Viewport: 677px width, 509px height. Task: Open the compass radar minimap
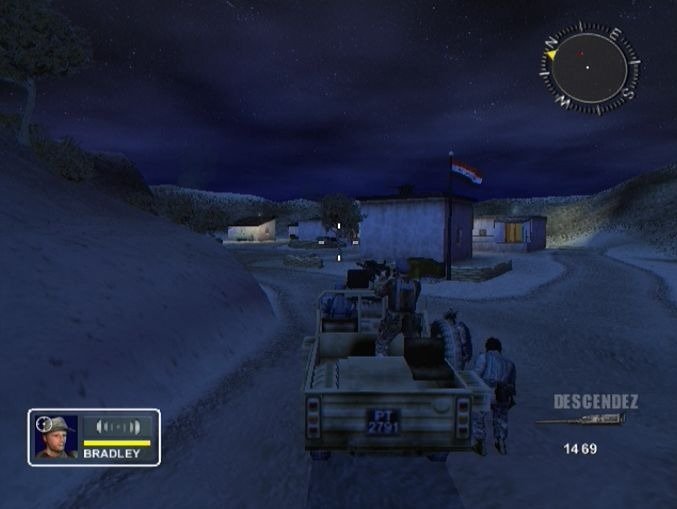[x=589, y=67]
